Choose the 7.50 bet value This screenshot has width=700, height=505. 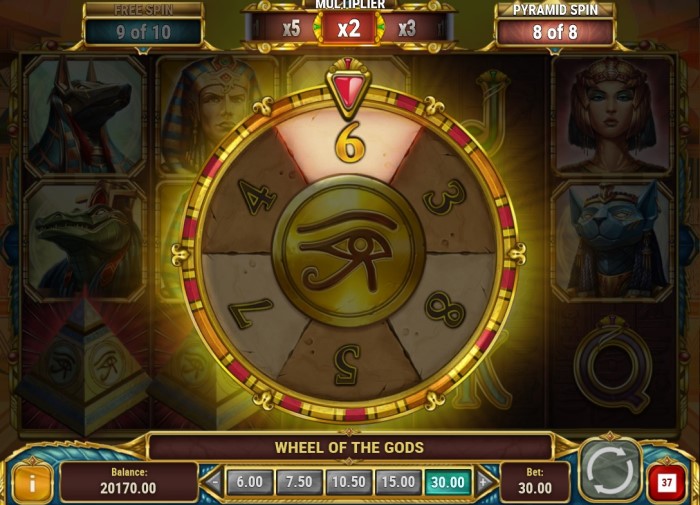click(x=299, y=482)
